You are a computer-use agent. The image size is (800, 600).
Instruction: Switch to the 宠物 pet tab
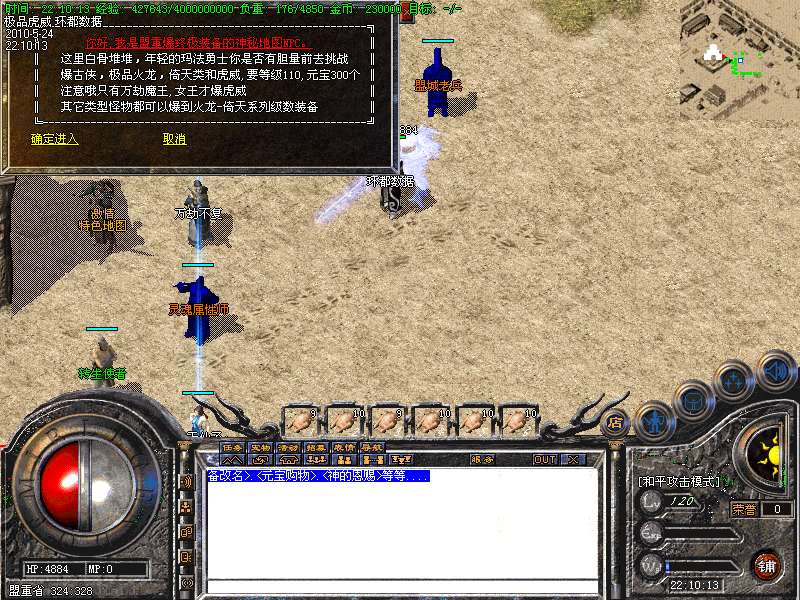pyautogui.click(x=261, y=447)
